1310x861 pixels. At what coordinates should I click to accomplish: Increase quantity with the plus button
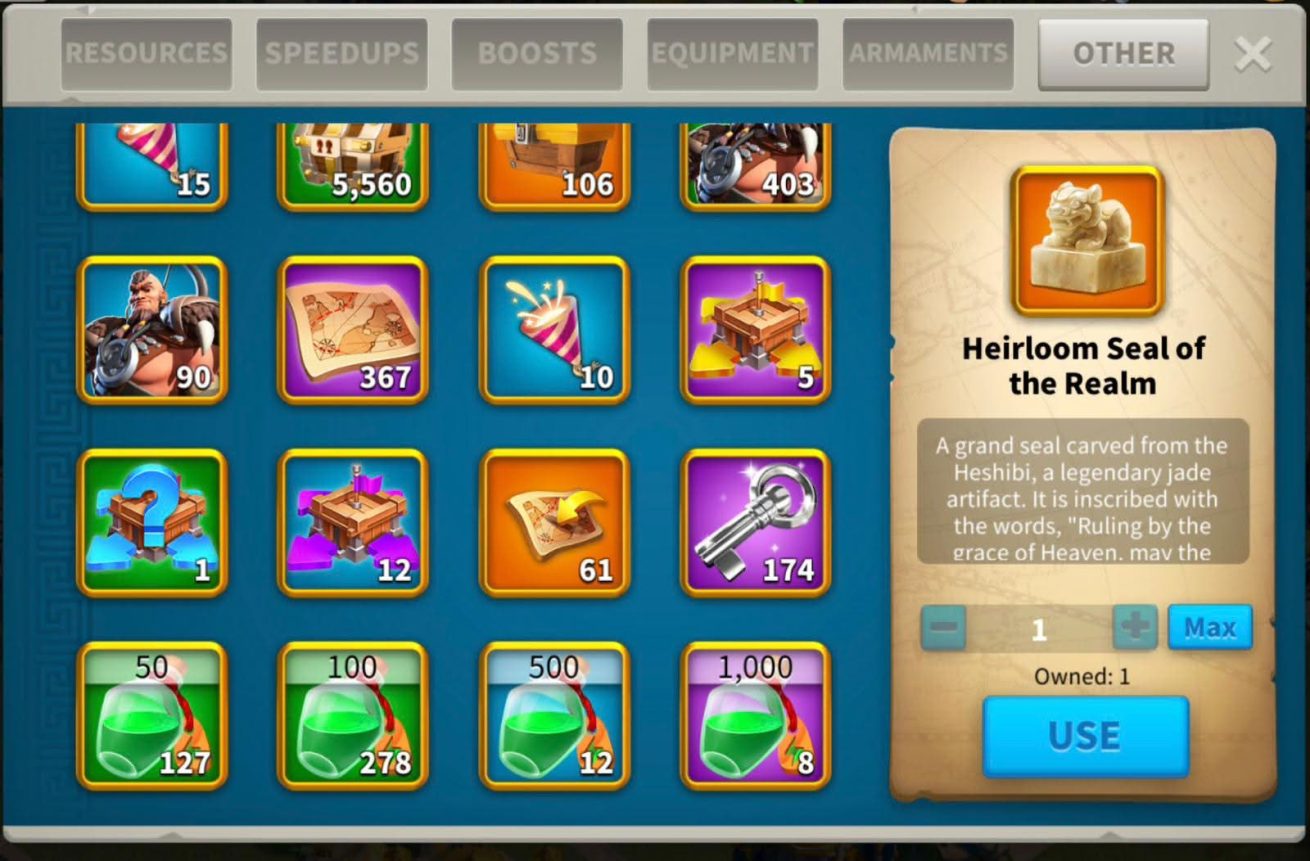(x=1135, y=628)
